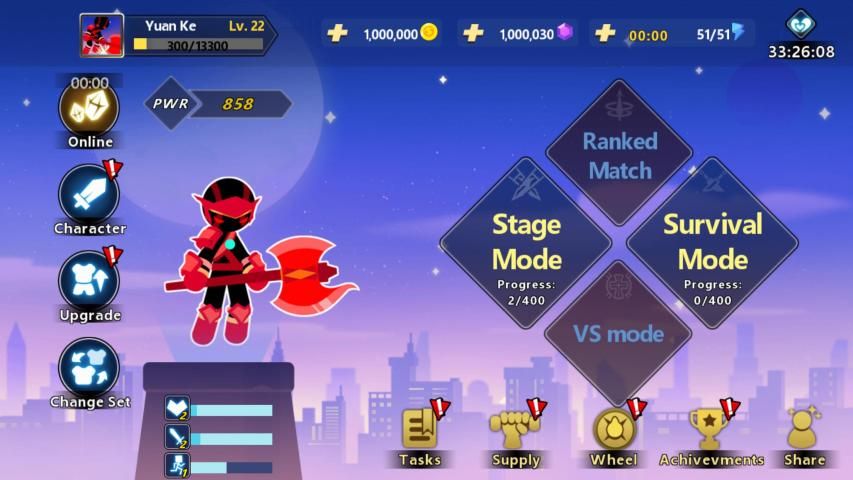Refill blue energy with plus button
Image resolution: width=853 pixels, height=480 pixels.
[x=605, y=34]
